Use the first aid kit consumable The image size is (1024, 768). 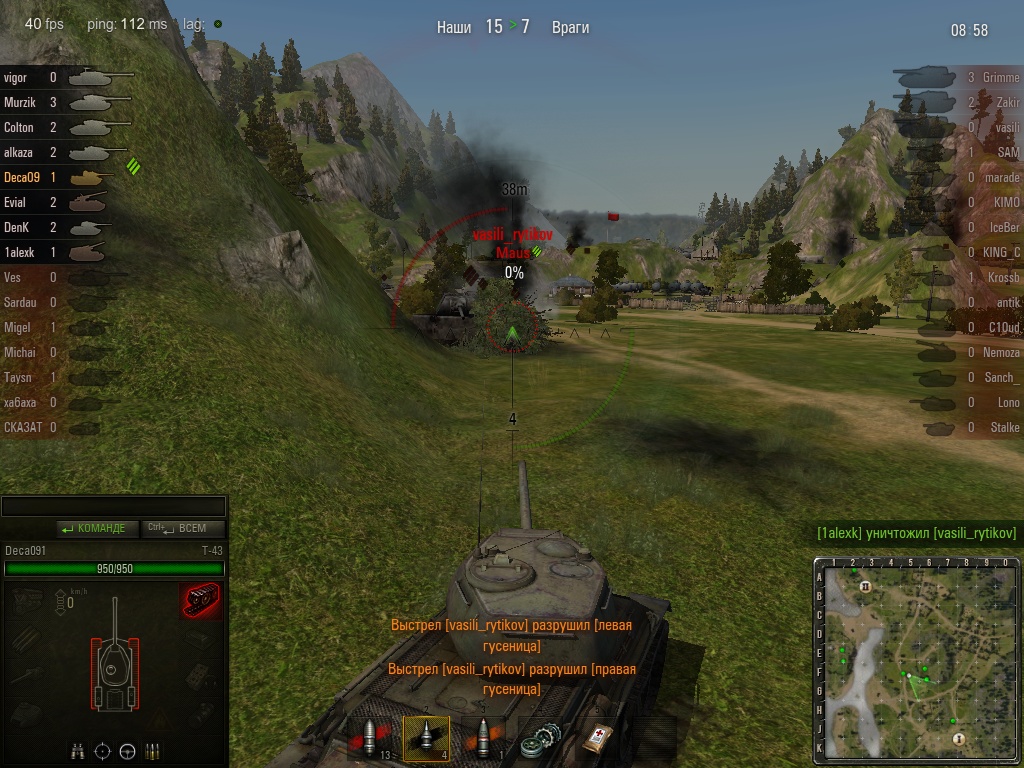click(598, 739)
